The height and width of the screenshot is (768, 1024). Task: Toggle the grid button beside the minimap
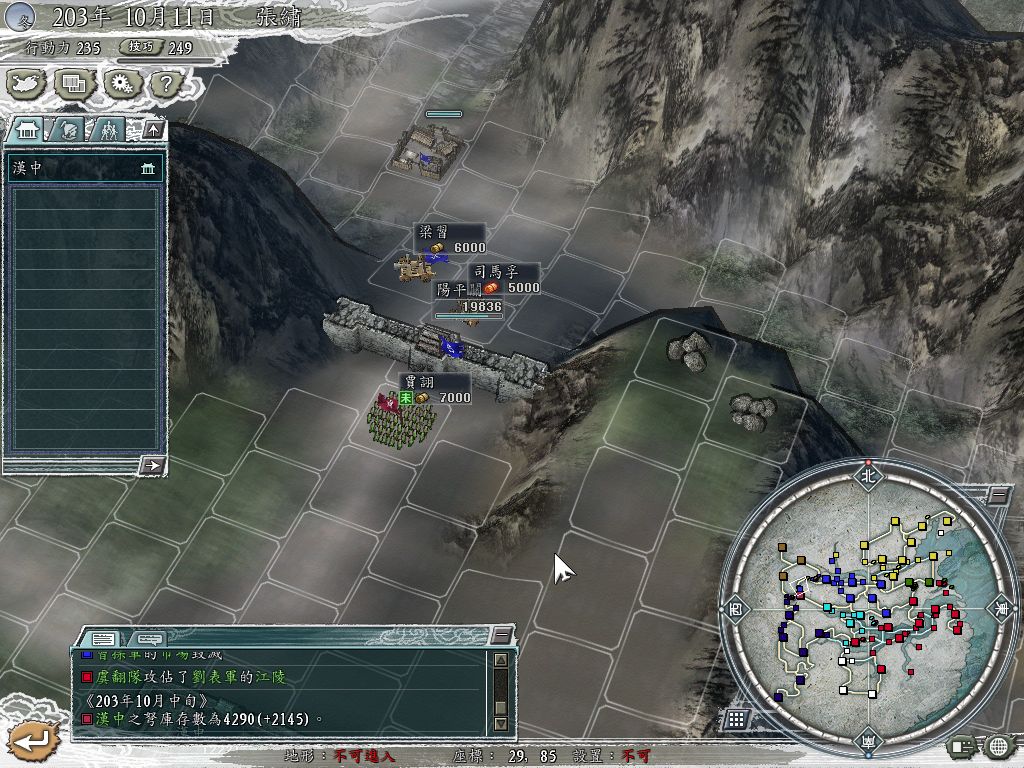coord(736,718)
